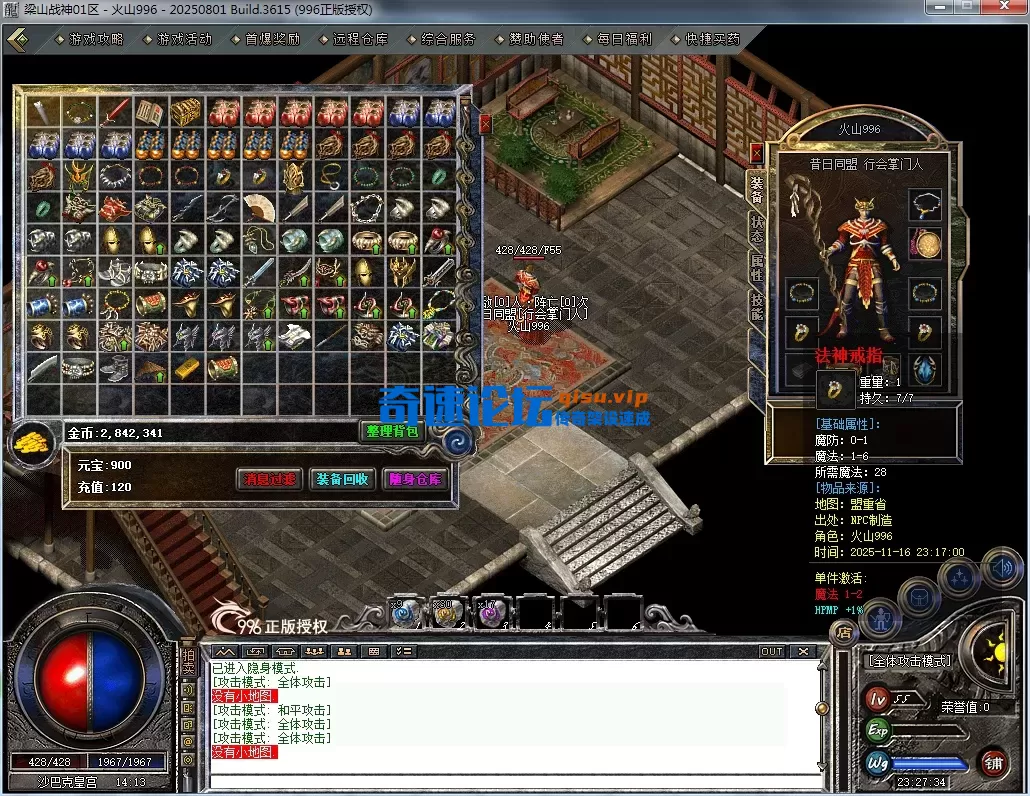Screen dimensions: 1030x796
Task: Click the 消息过滤 button
Action: (x=269, y=479)
